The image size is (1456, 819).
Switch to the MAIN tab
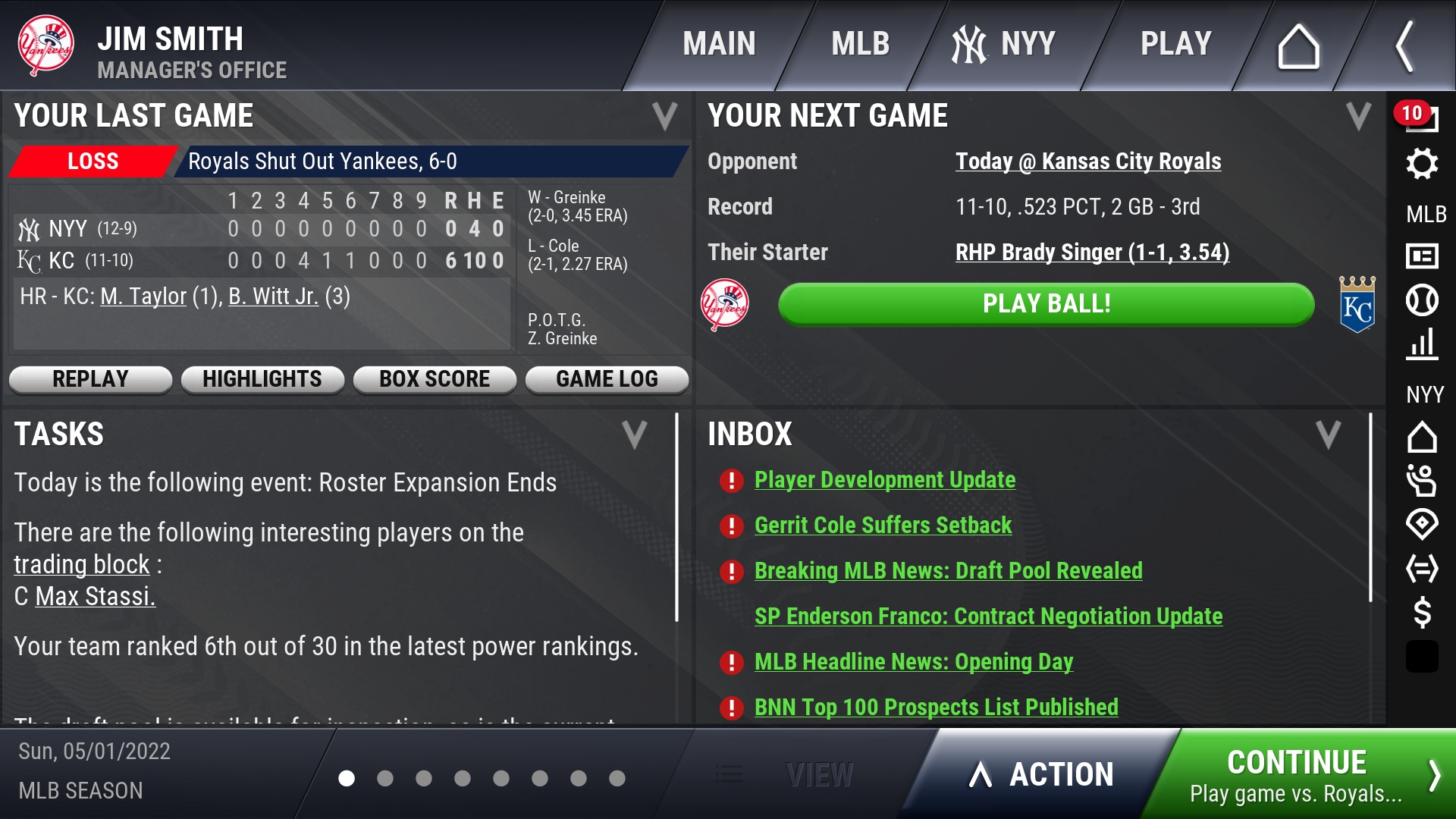(x=719, y=44)
